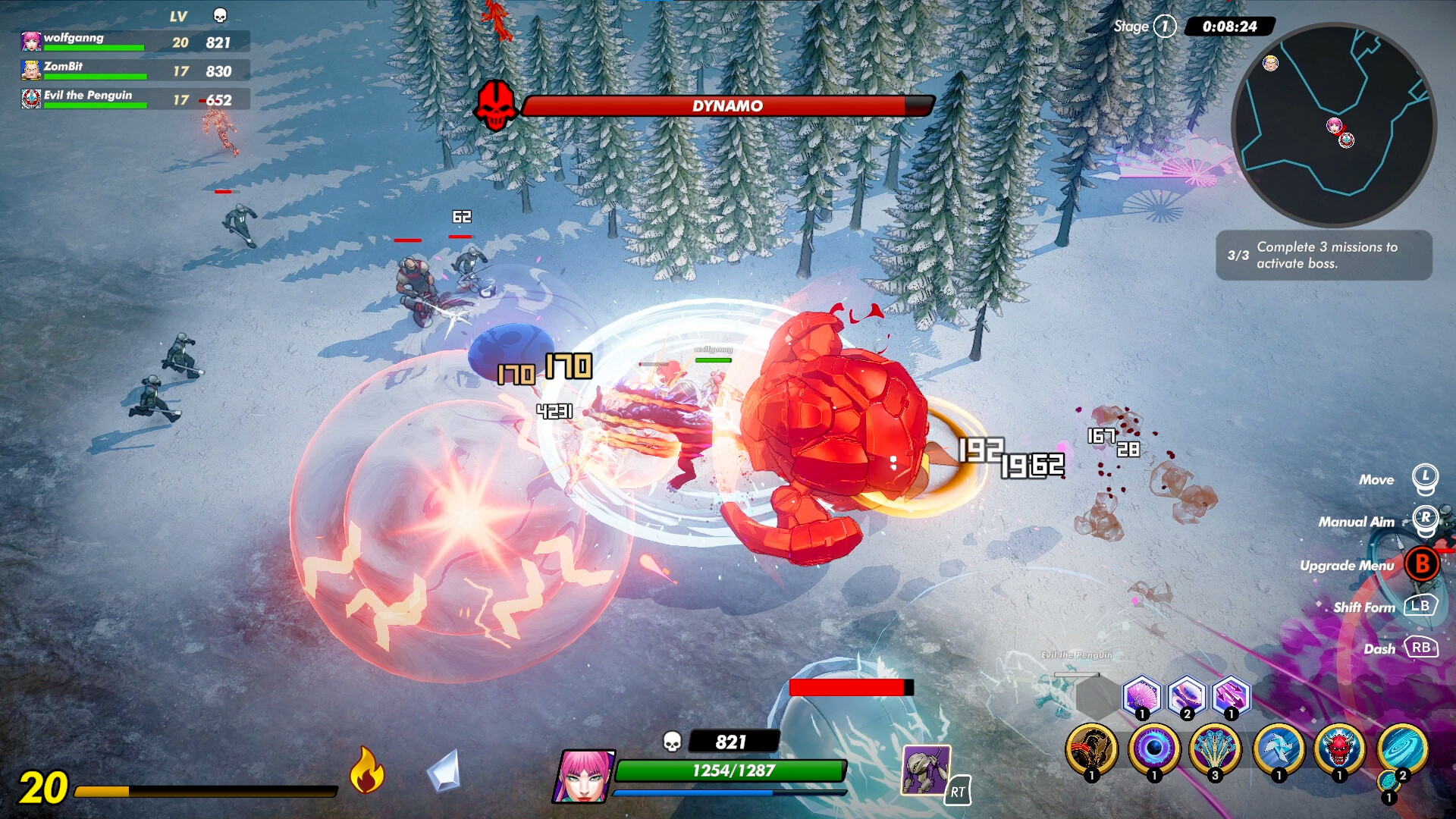The image size is (1456, 819).
Task: Open the Upgrade Menu via the B prompt
Action: point(1421,565)
